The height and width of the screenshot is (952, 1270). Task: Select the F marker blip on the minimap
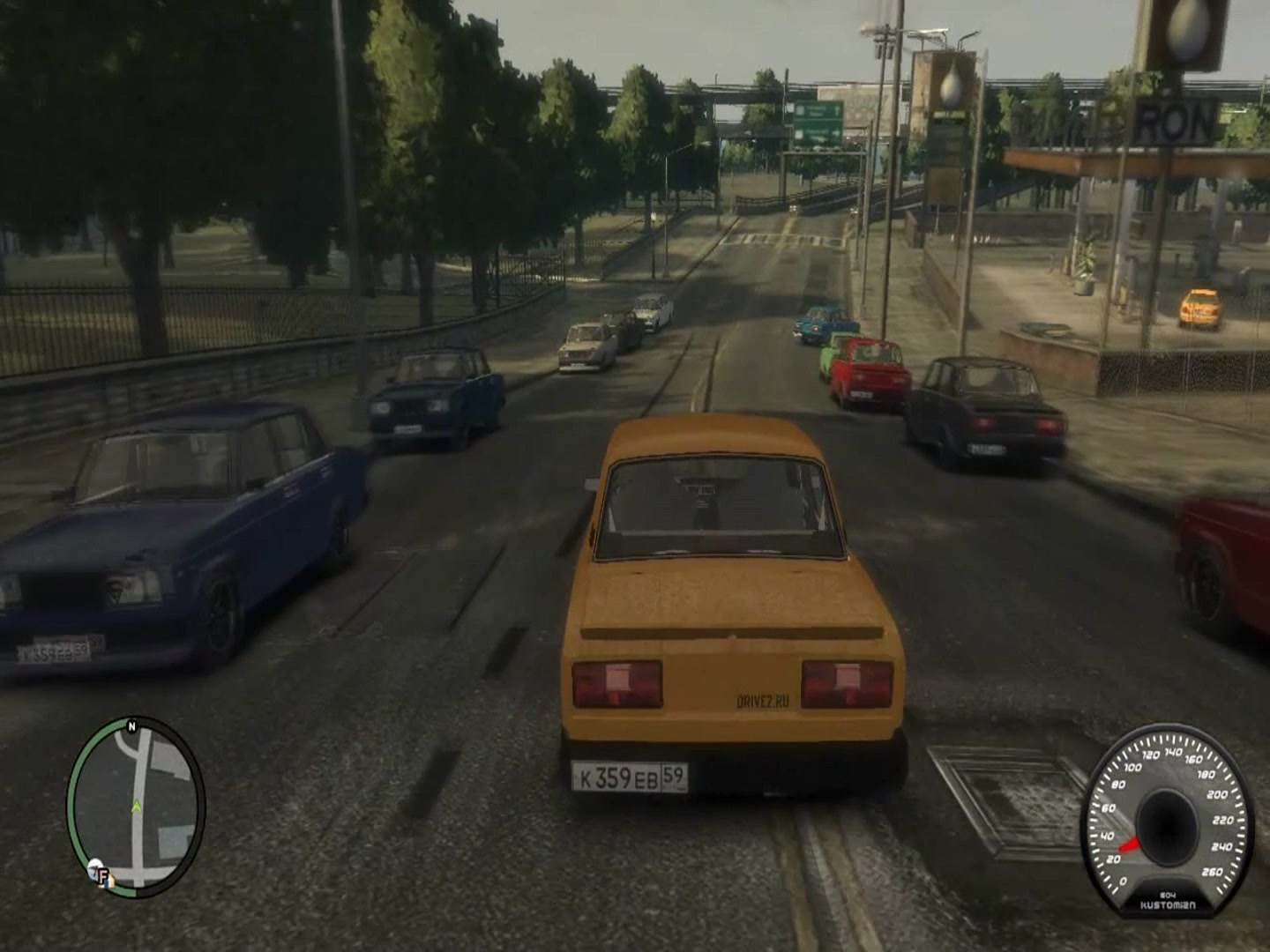tap(99, 874)
